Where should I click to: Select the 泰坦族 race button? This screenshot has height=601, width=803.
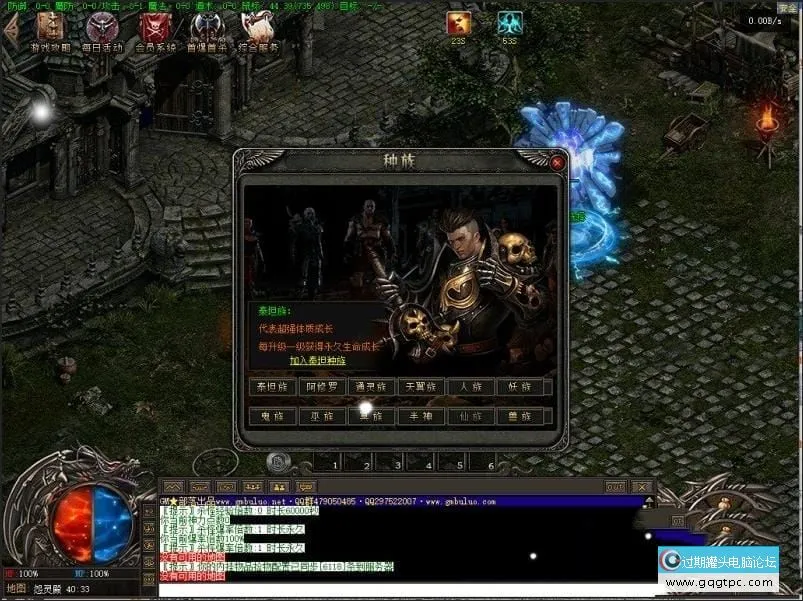click(272, 387)
